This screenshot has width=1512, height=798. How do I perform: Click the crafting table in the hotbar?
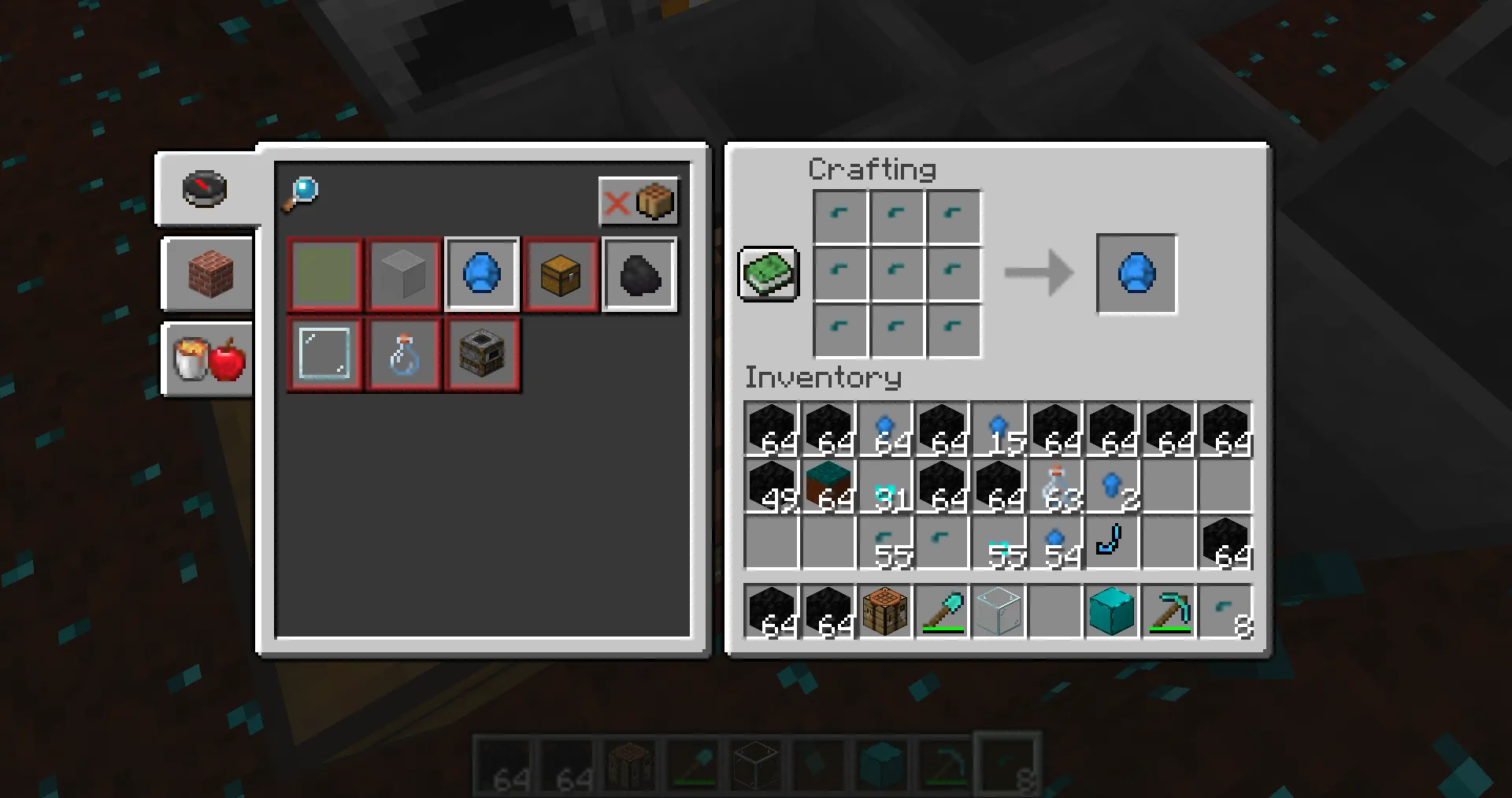pos(885,612)
